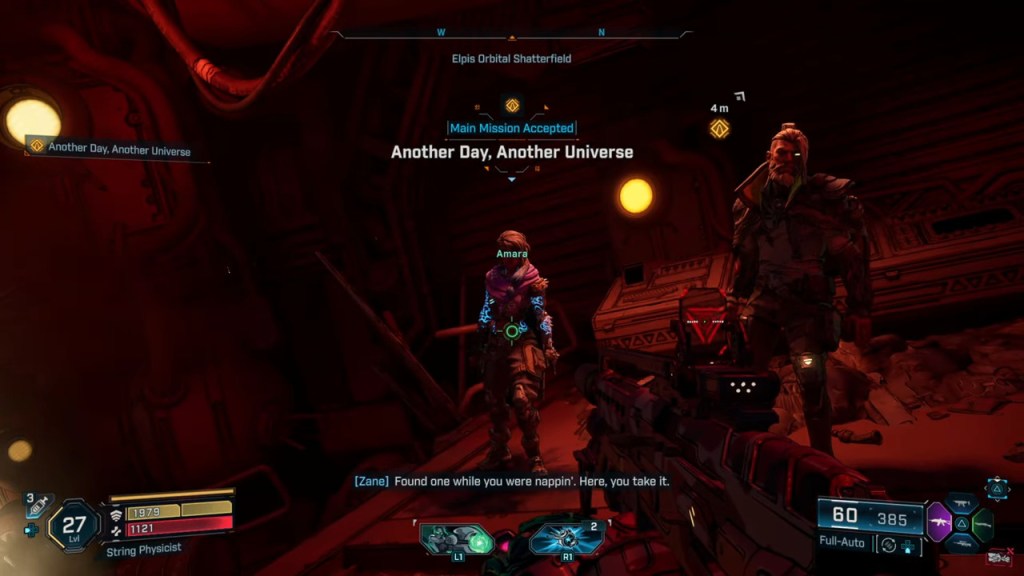The image size is (1024, 576).
Task: Switch to the green weapon slot
Action: [982, 524]
